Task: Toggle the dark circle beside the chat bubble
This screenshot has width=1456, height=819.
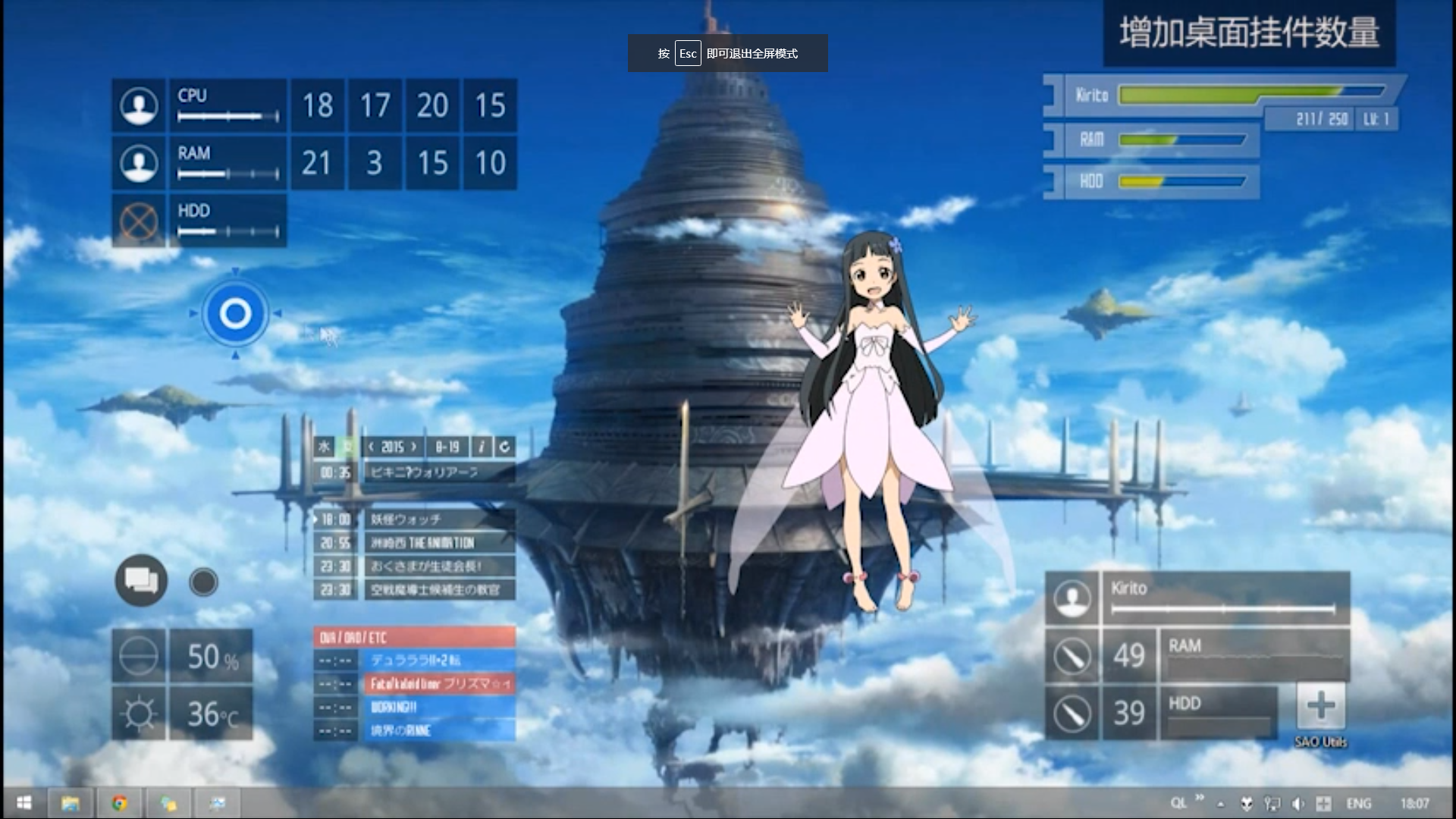Action: 202,581
